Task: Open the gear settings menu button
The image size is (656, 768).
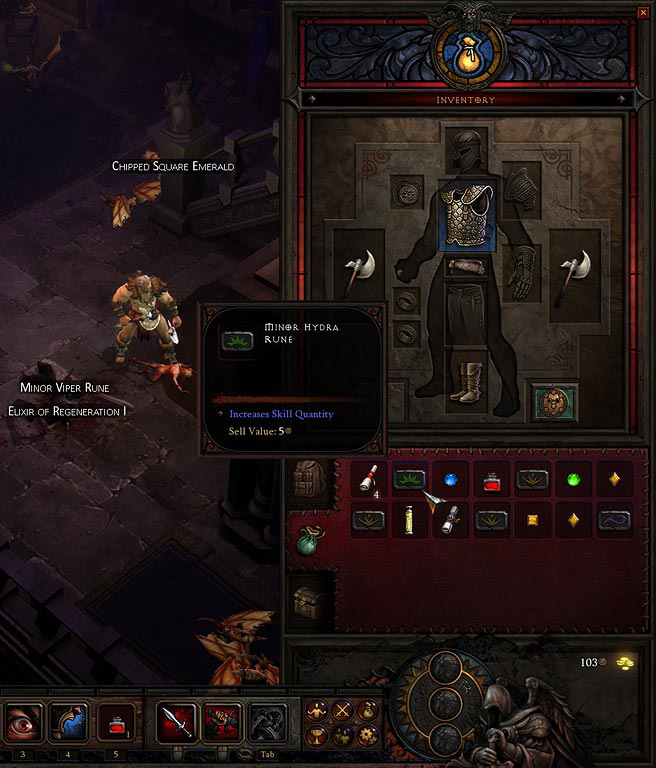Action: click(365, 736)
